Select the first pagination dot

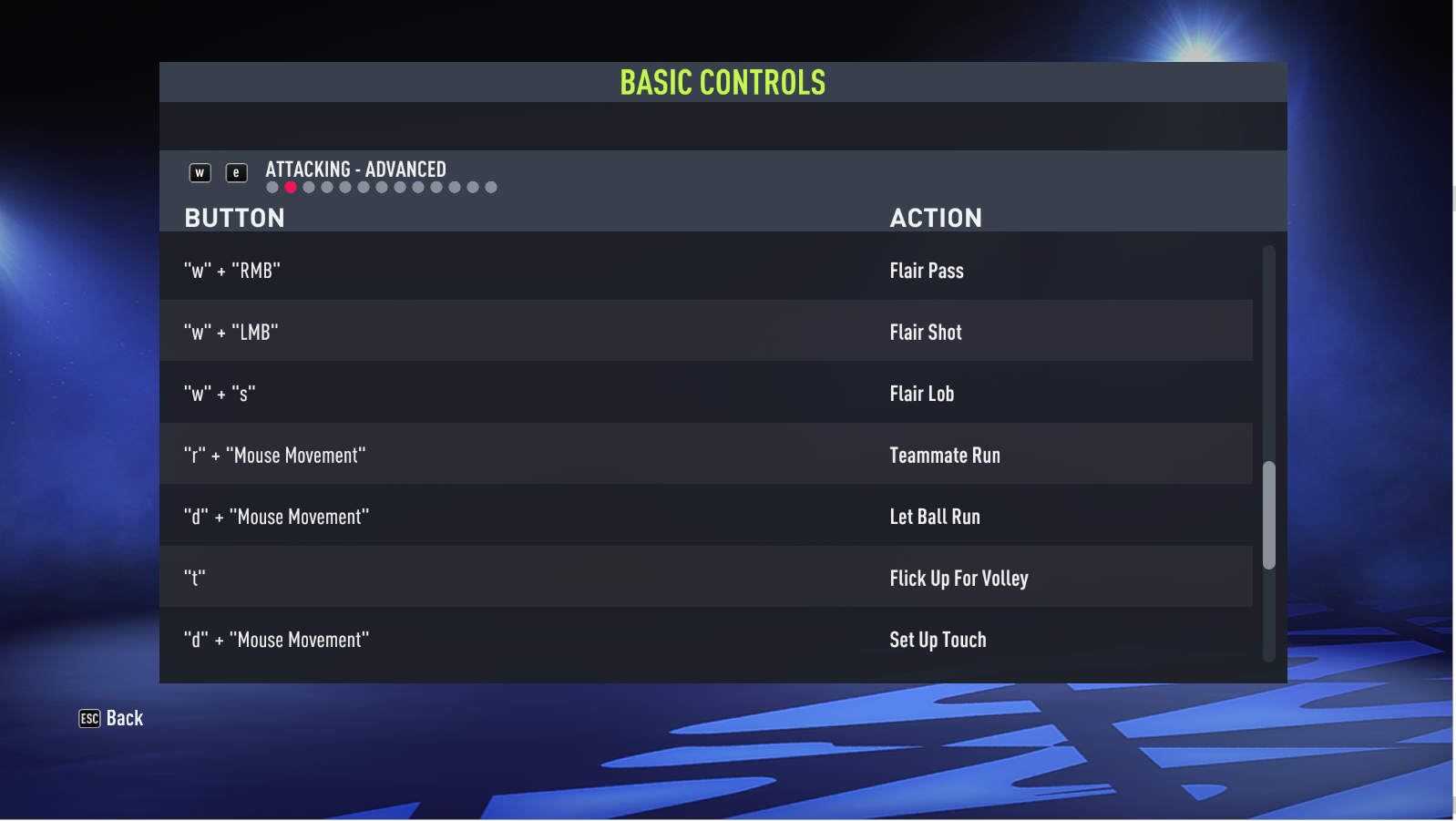(x=272, y=187)
